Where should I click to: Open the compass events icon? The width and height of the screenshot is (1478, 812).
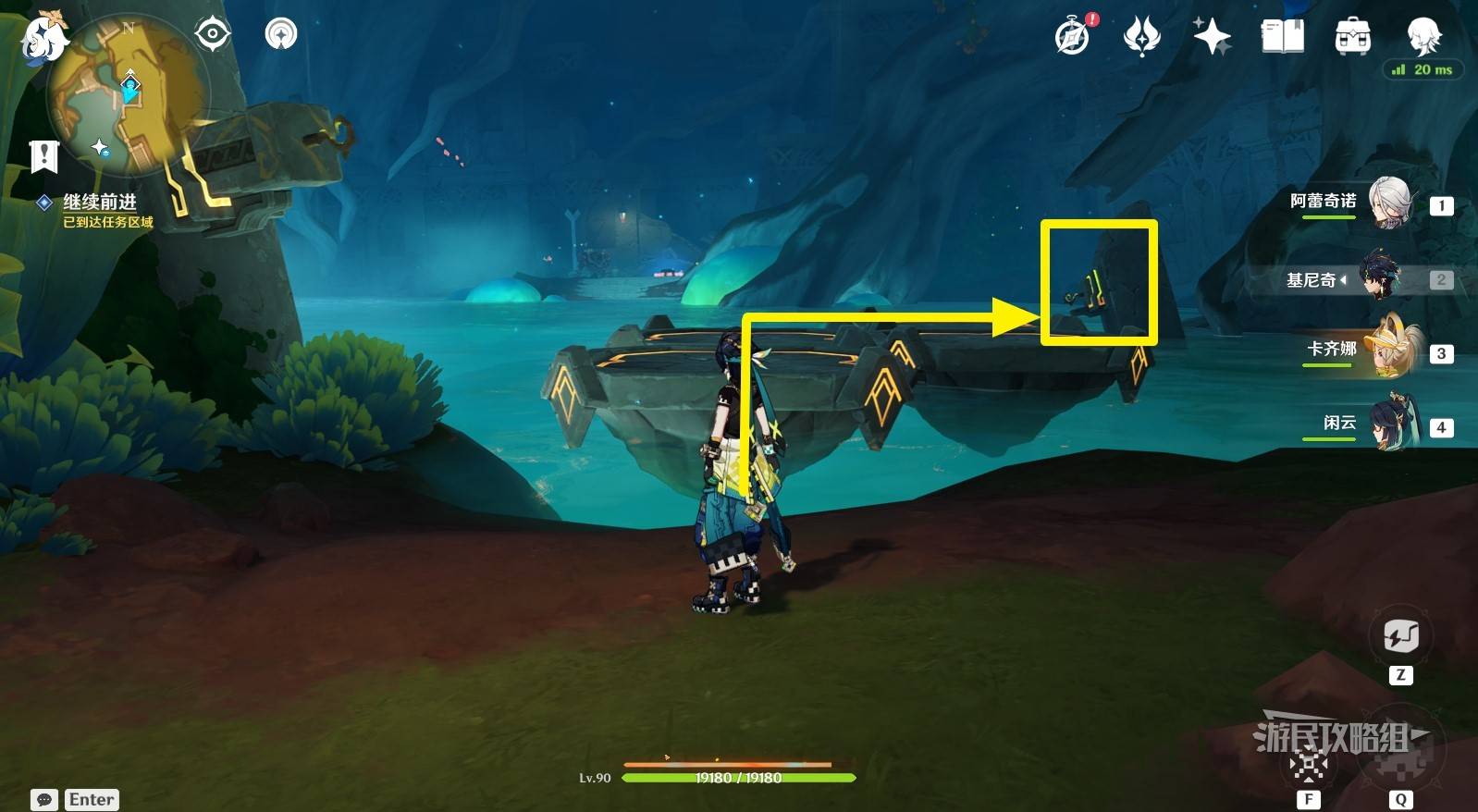point(1074,37)
